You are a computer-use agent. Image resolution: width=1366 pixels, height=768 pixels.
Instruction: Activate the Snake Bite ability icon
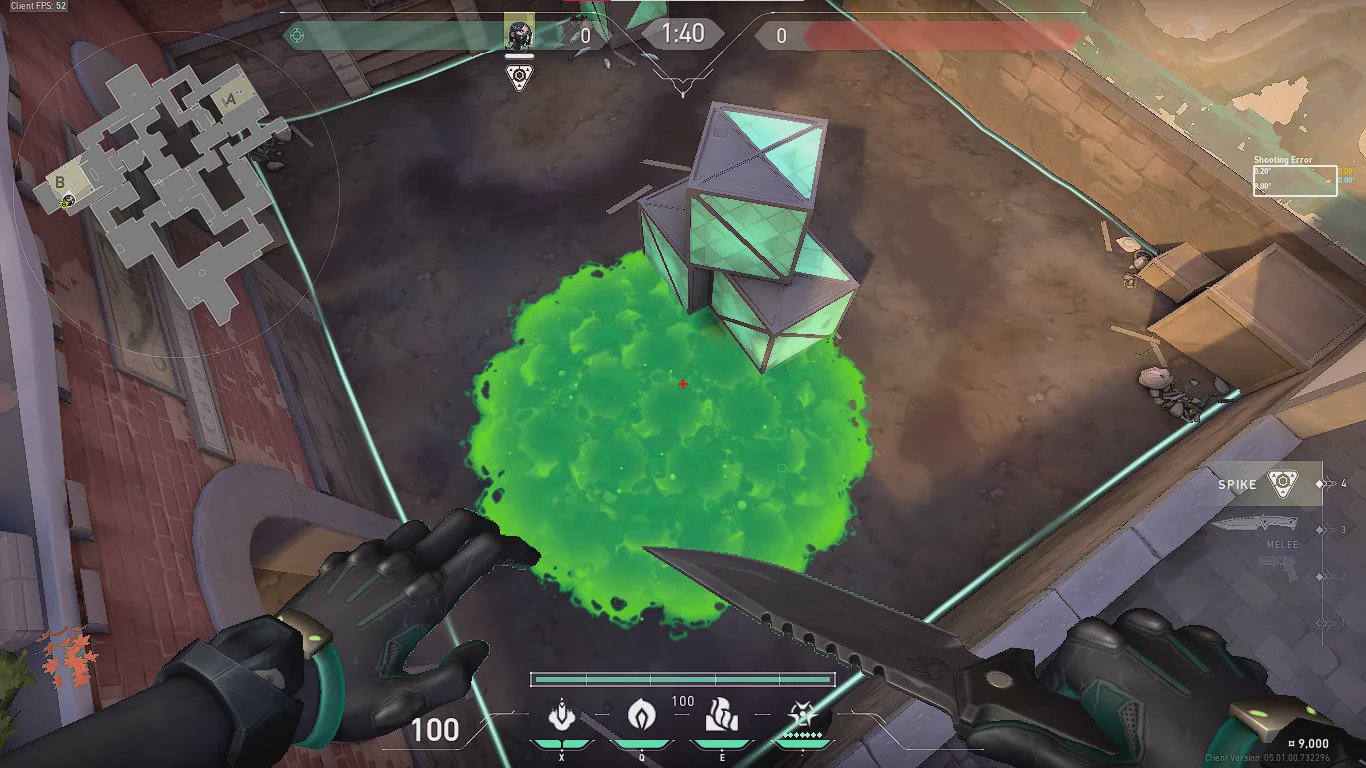562,716
